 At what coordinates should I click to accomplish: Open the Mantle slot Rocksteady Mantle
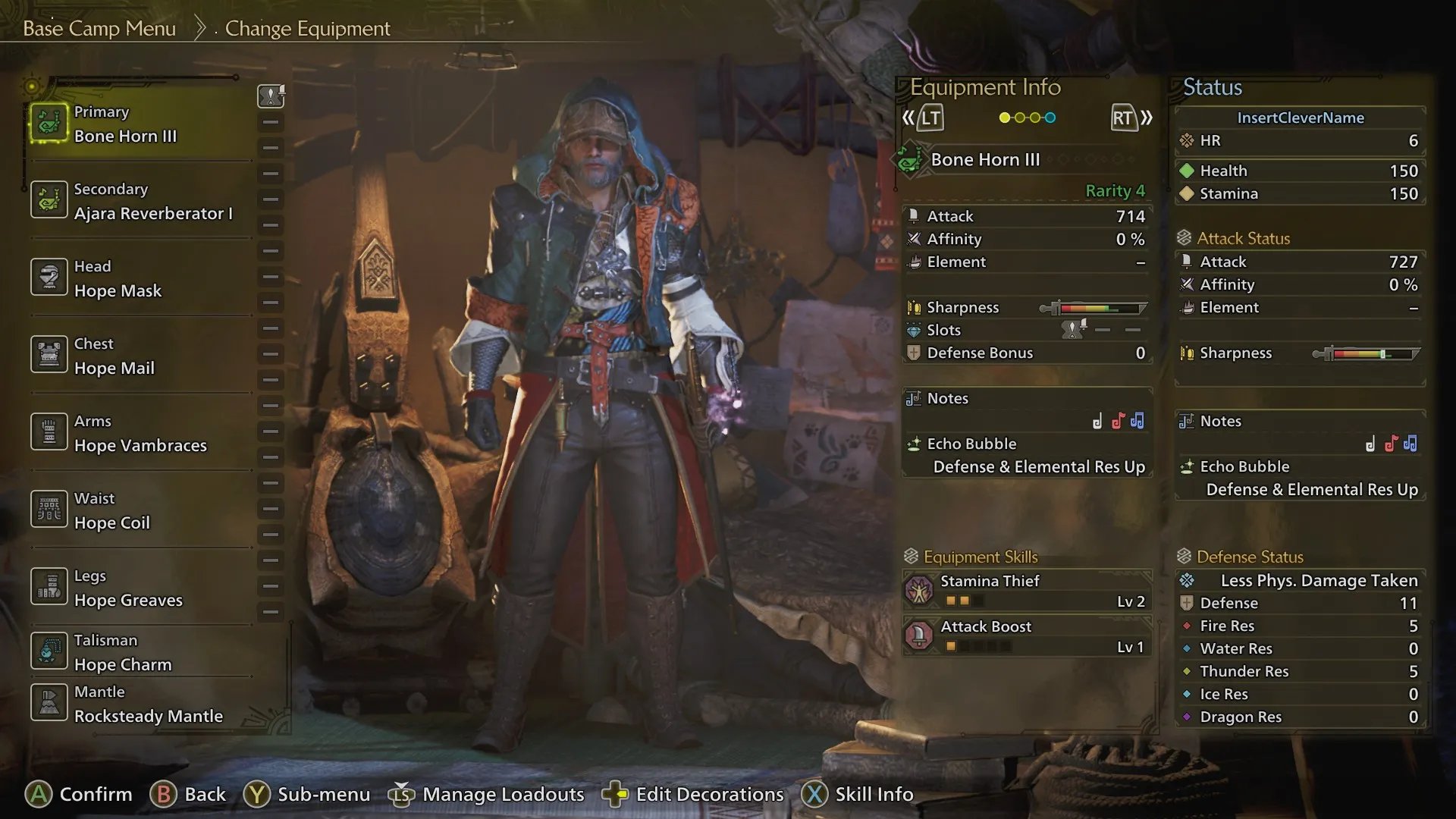pos(148,704)
